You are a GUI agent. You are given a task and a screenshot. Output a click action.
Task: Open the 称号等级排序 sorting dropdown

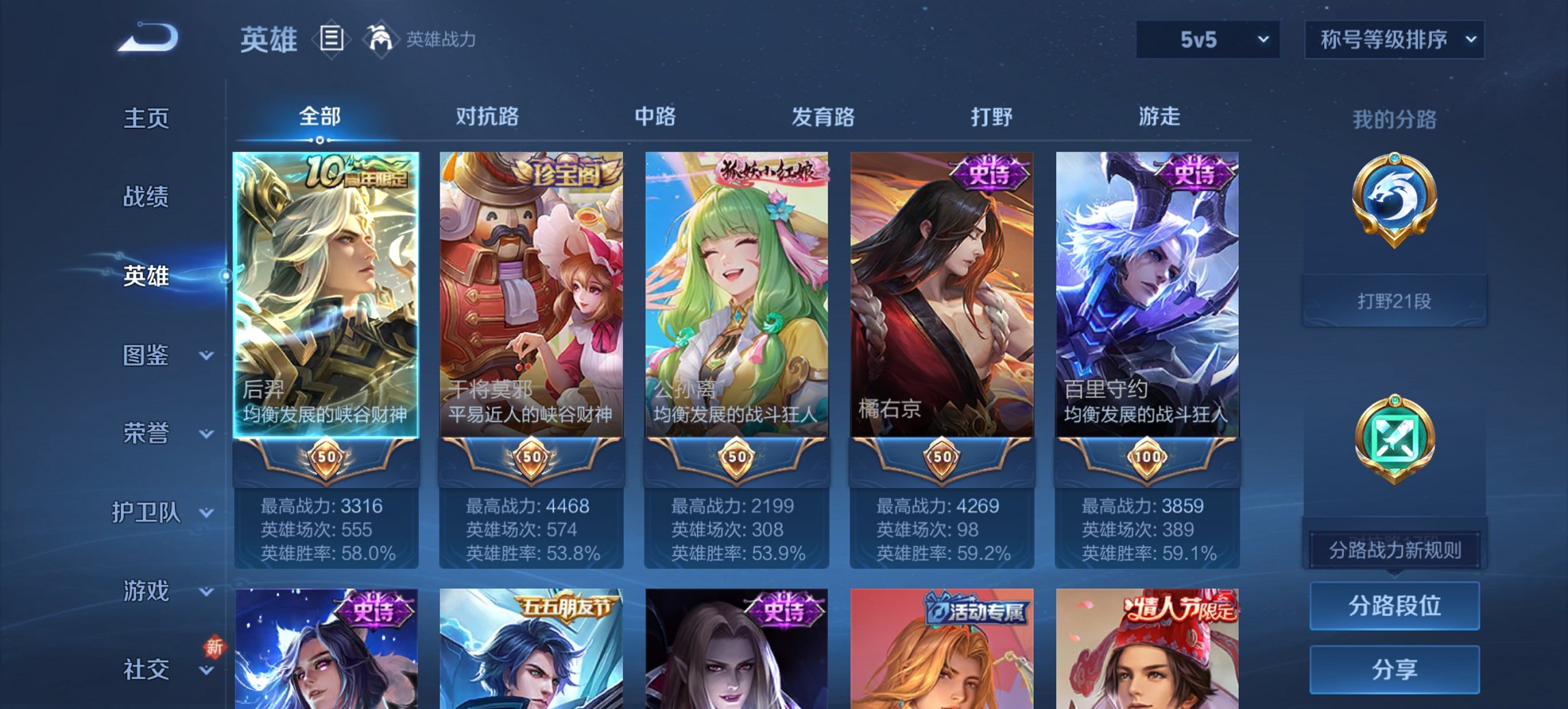click(1394, 40)
